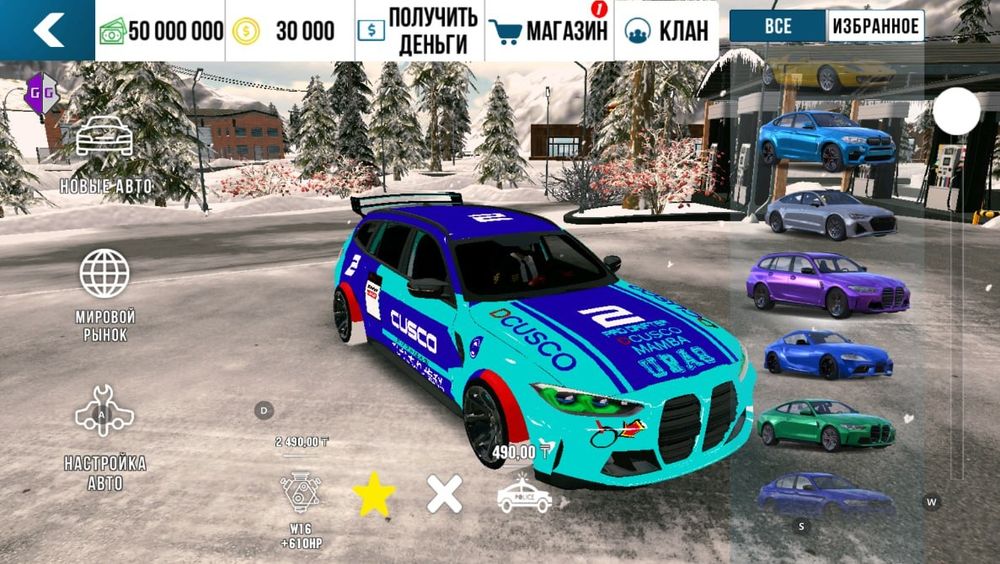Image resolution: width=1000 pixels, height=564 pixels.
Task: Mark car as favorite with yellow star
Action: (374, 495)
